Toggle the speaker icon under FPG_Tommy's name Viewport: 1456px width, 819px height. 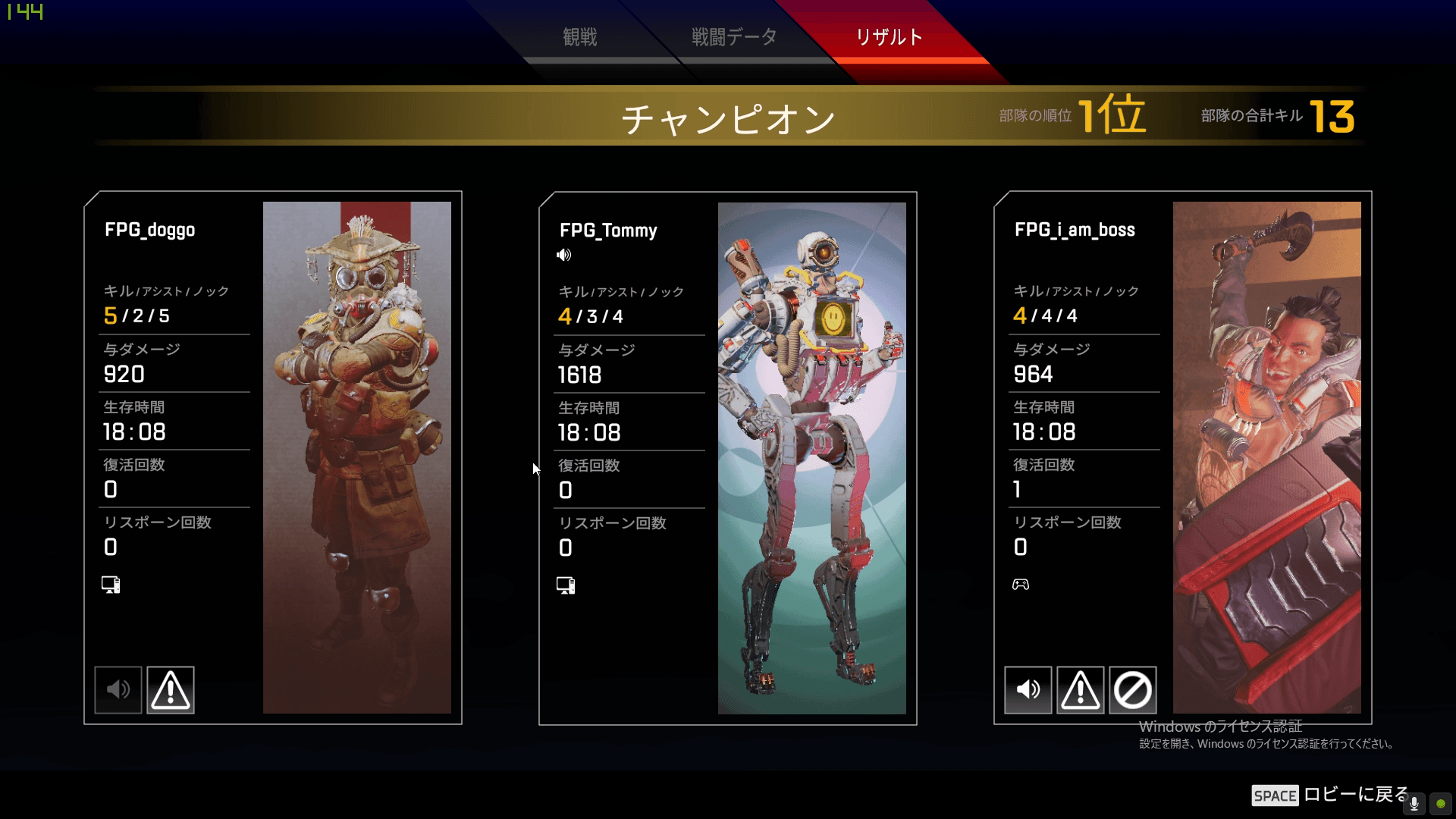point(564,255)
